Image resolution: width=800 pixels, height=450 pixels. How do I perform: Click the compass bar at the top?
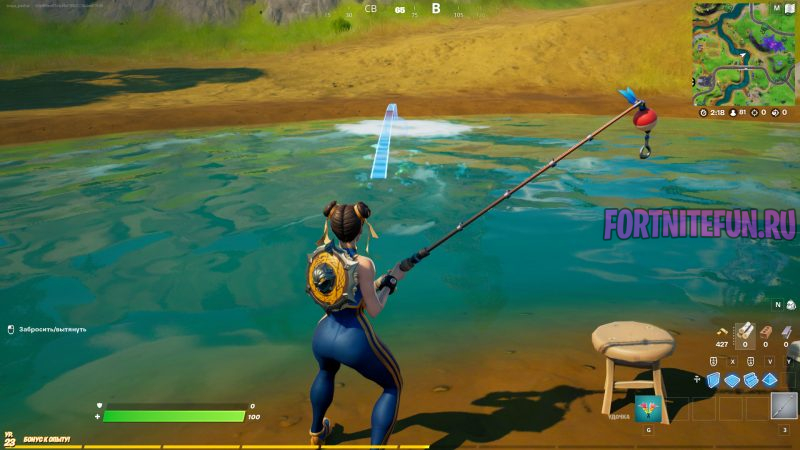point(400,10)
